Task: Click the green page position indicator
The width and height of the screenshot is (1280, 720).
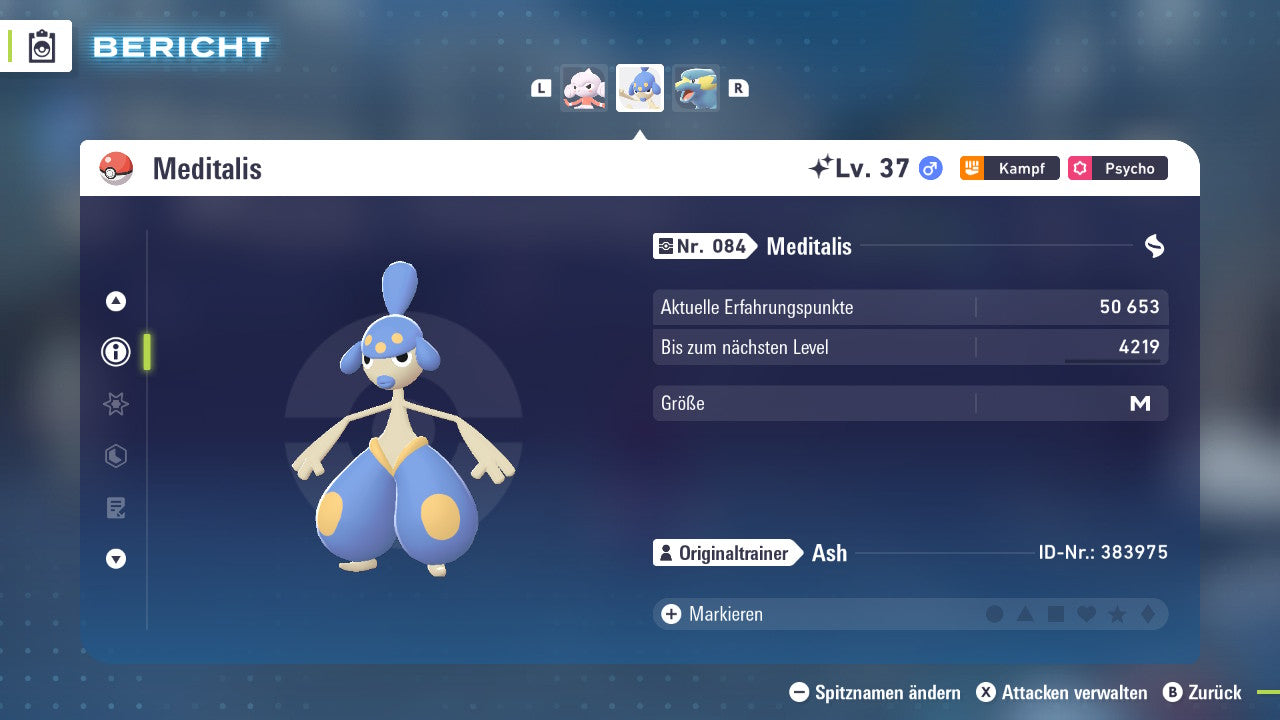Action: pos(146,352)
